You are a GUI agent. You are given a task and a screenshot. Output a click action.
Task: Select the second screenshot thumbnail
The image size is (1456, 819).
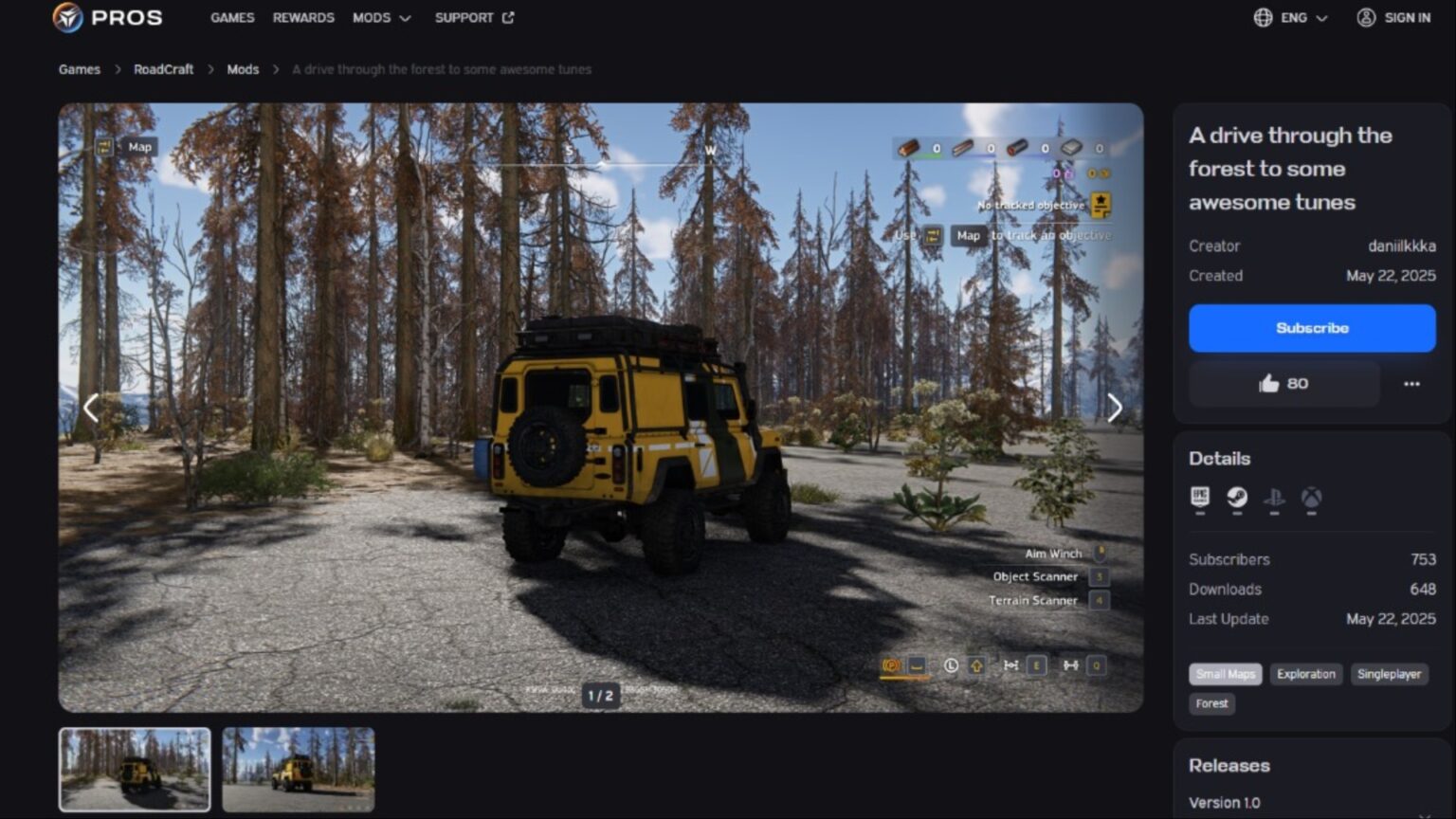(298, 769)
